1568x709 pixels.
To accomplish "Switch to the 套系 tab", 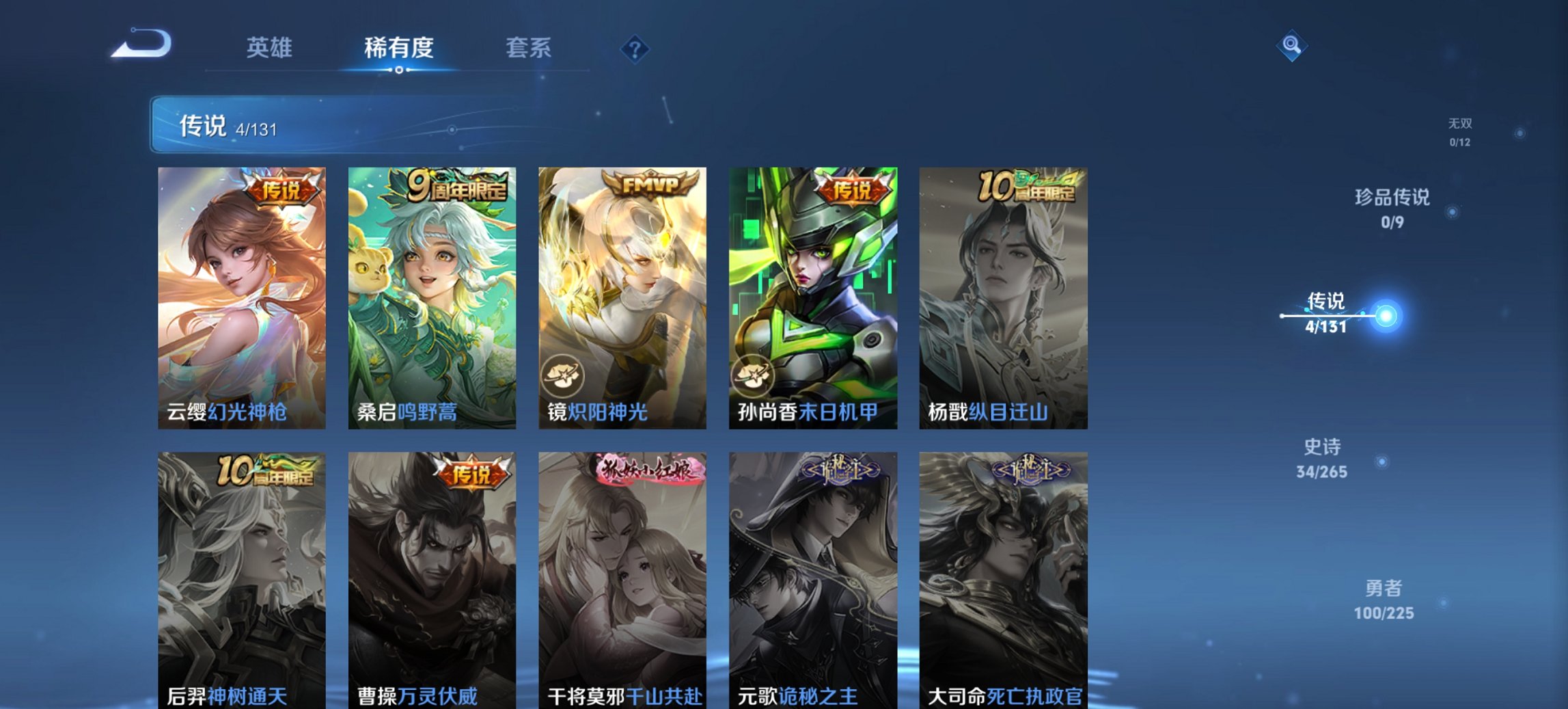I will (529, 48).
